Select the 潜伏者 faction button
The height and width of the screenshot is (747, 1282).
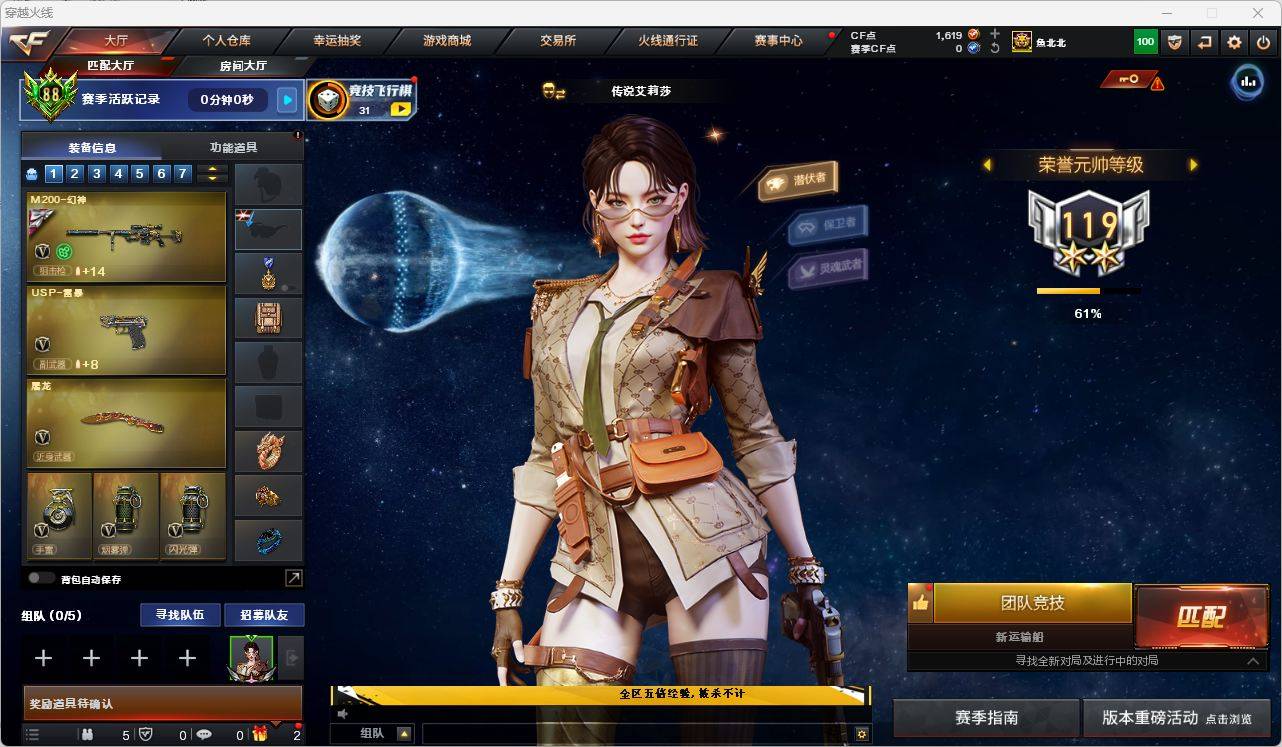[799, 180]
